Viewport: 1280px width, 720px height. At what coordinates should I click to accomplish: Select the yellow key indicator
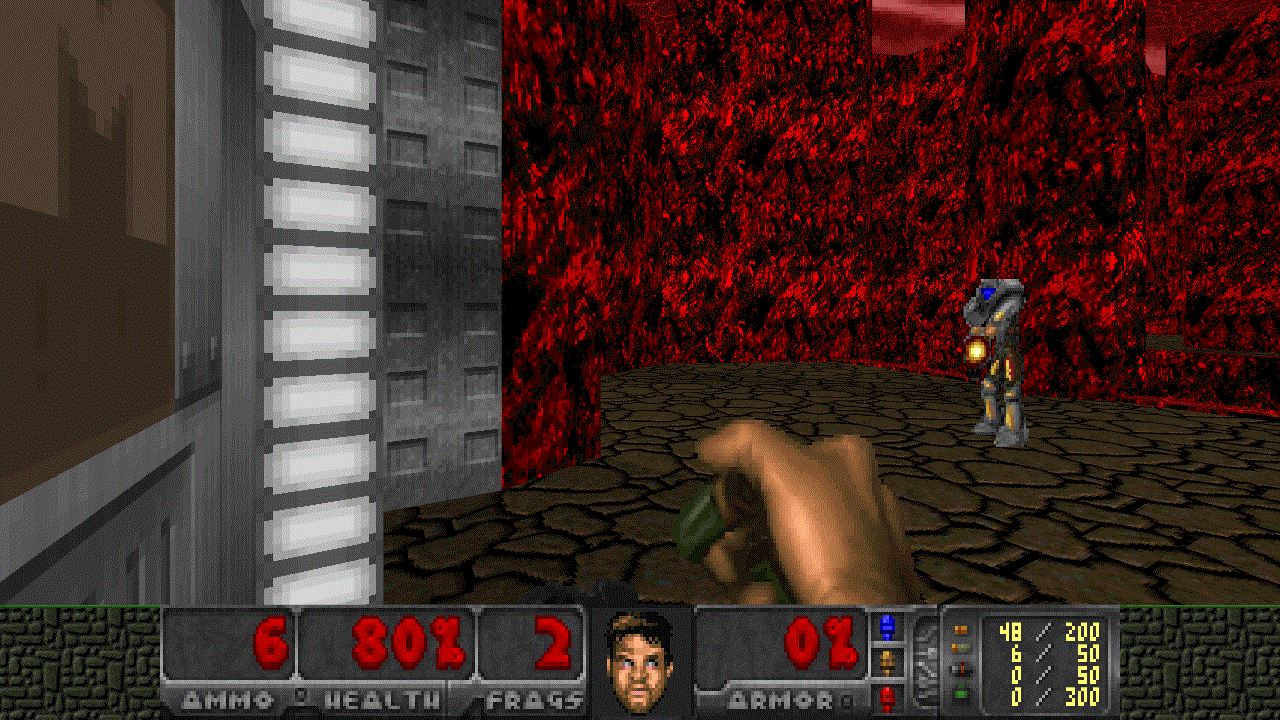pyautogui.click(x=886, y=661)
